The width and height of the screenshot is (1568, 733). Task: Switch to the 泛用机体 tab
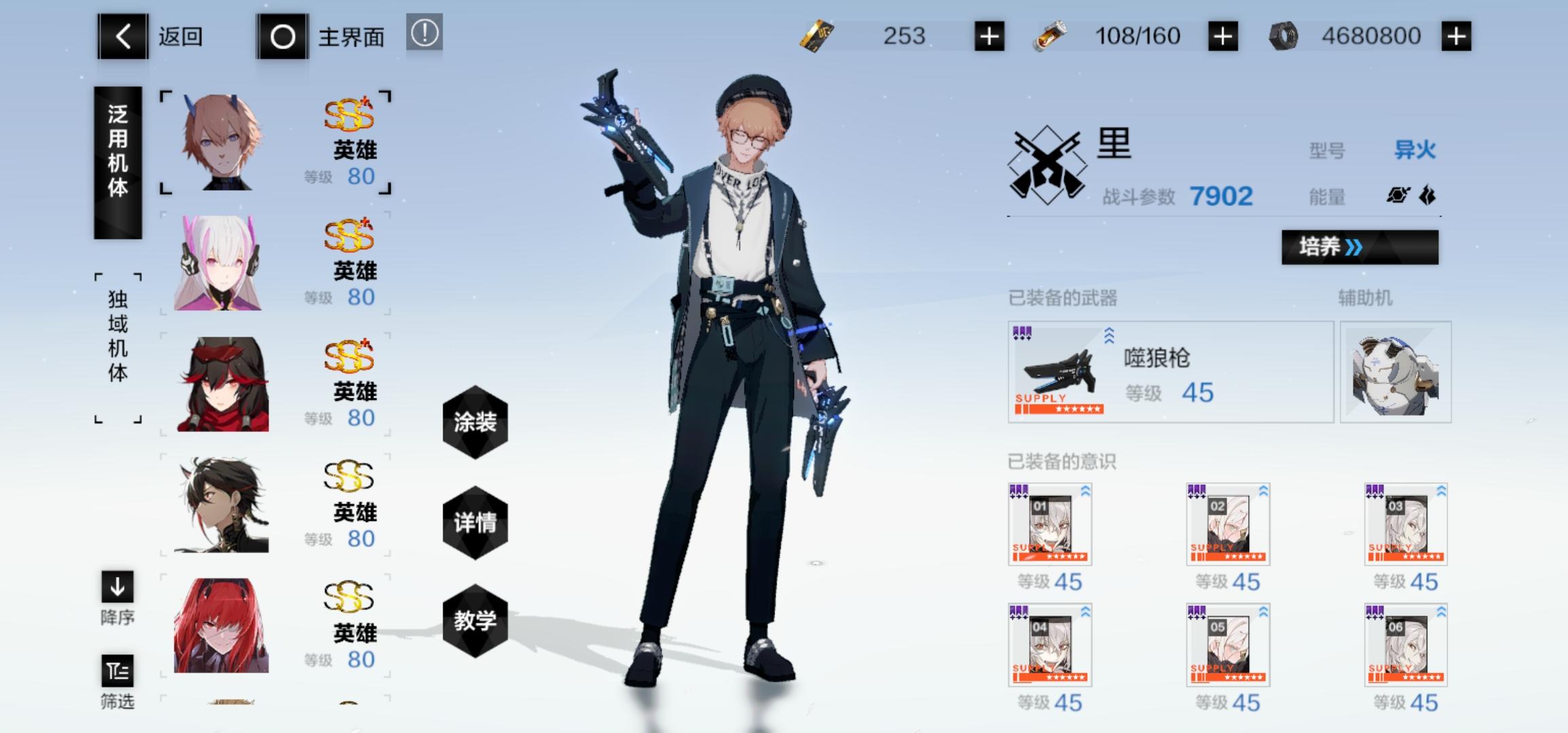coord(117,163)
